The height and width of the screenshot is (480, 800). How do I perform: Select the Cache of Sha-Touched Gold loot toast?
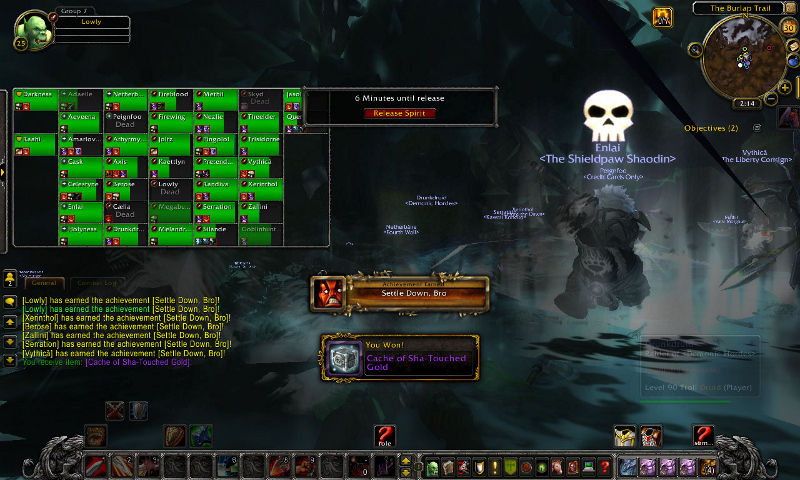[400, 358]
